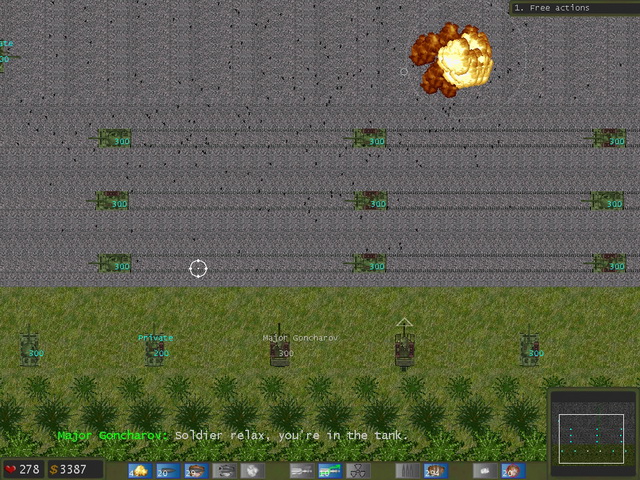The height and width of the screenshot is (480, 640).
Task: Click the minimap in the corner
Action: (592, 427)
